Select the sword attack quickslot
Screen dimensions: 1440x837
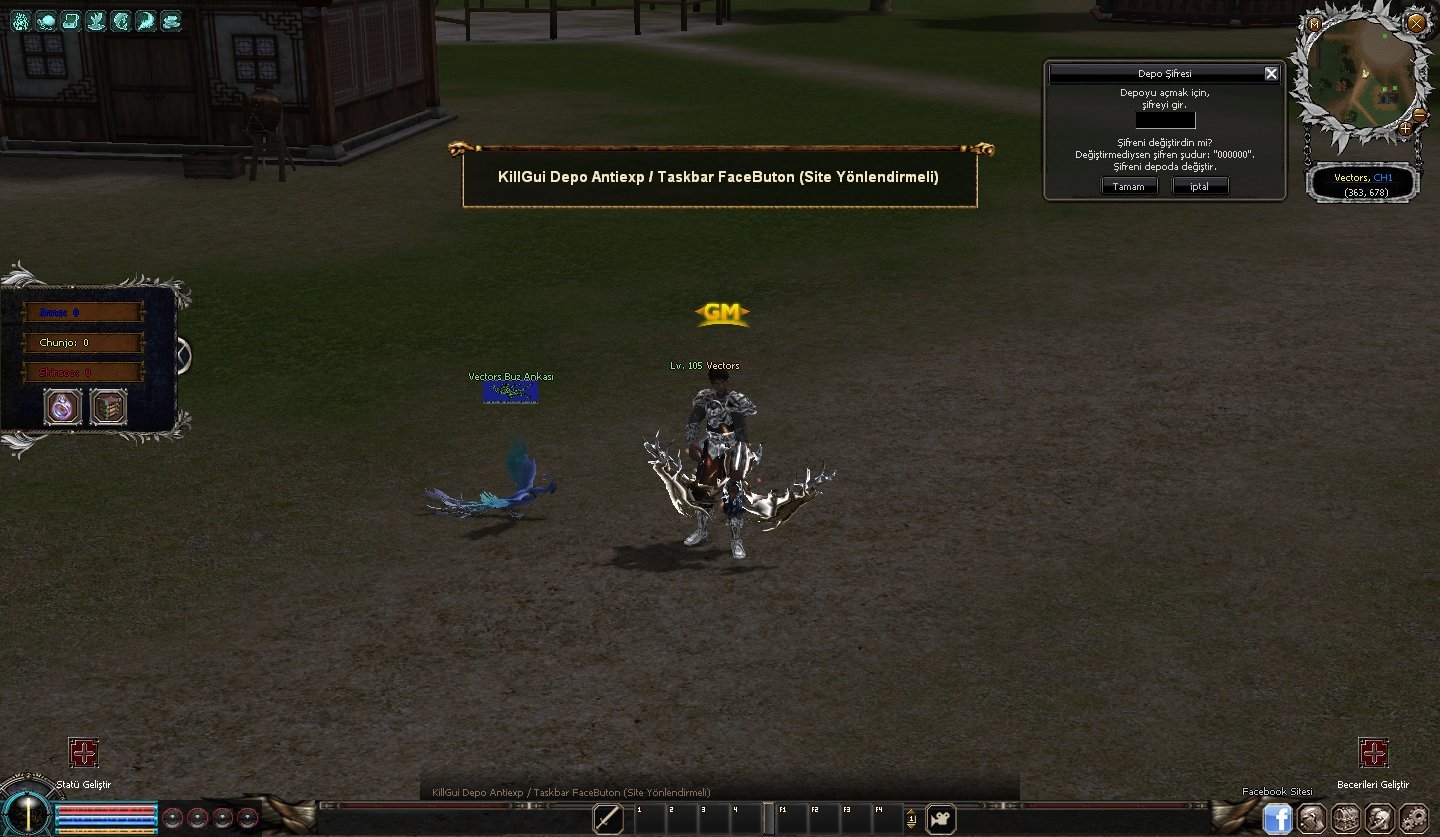[x=608, y=819]
